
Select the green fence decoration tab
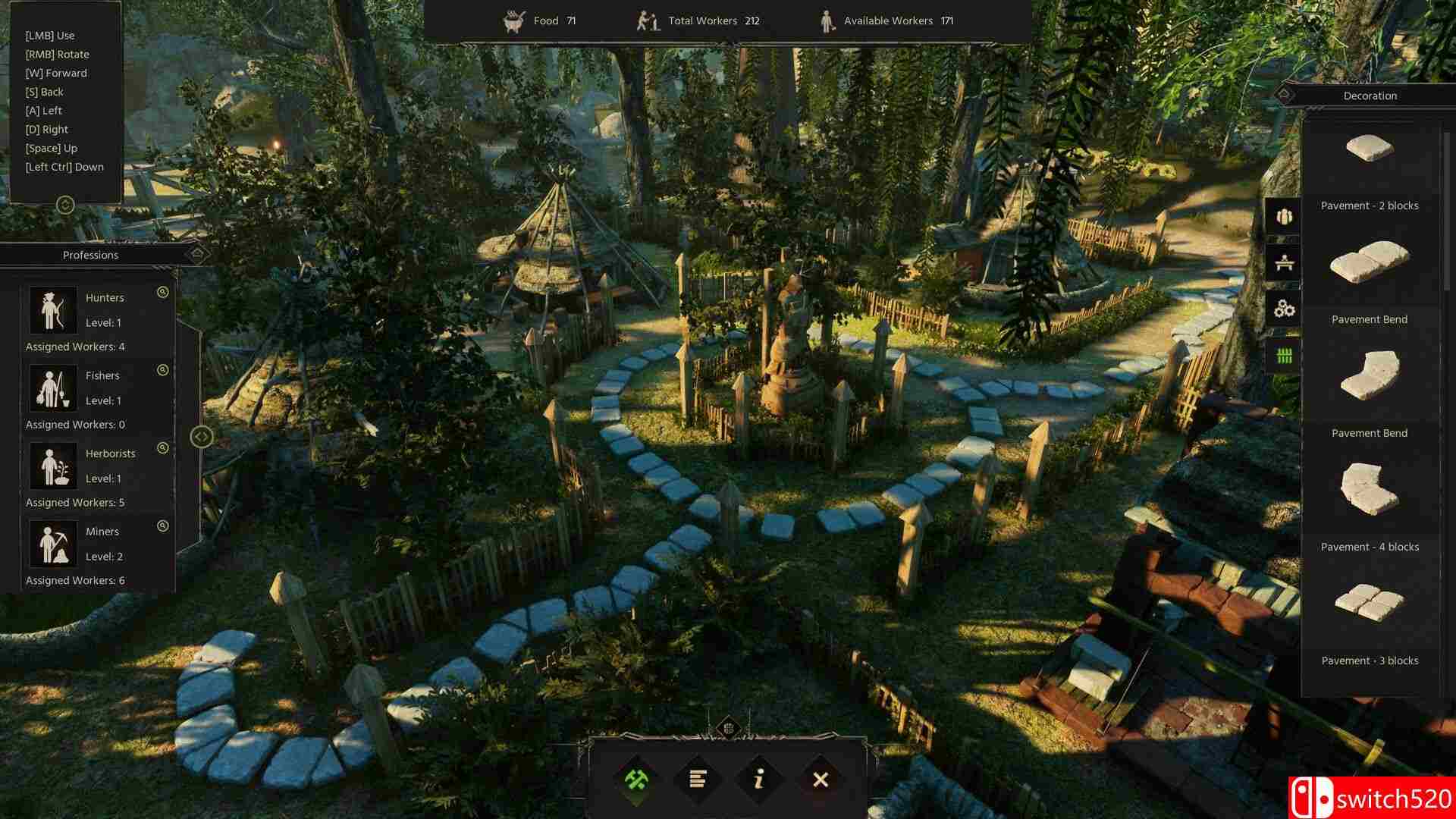1284,355
